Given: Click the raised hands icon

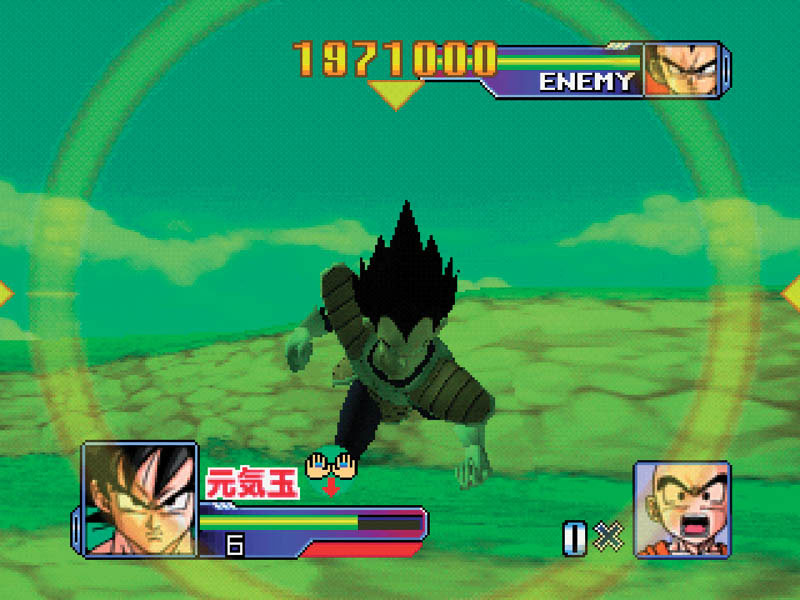Looking at the screenshot, I should pos(331,464).
